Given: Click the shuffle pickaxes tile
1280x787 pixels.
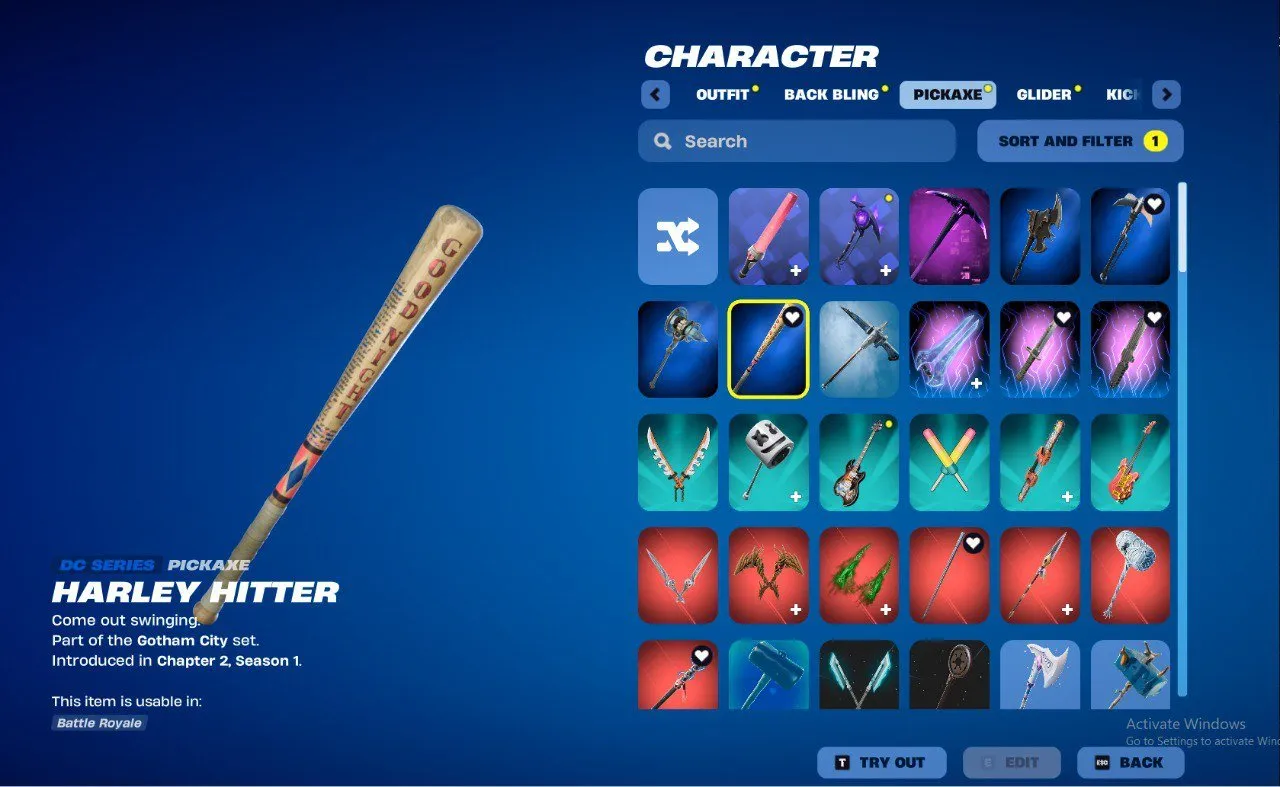Looking at the screenshot, I should click(678, 237).
